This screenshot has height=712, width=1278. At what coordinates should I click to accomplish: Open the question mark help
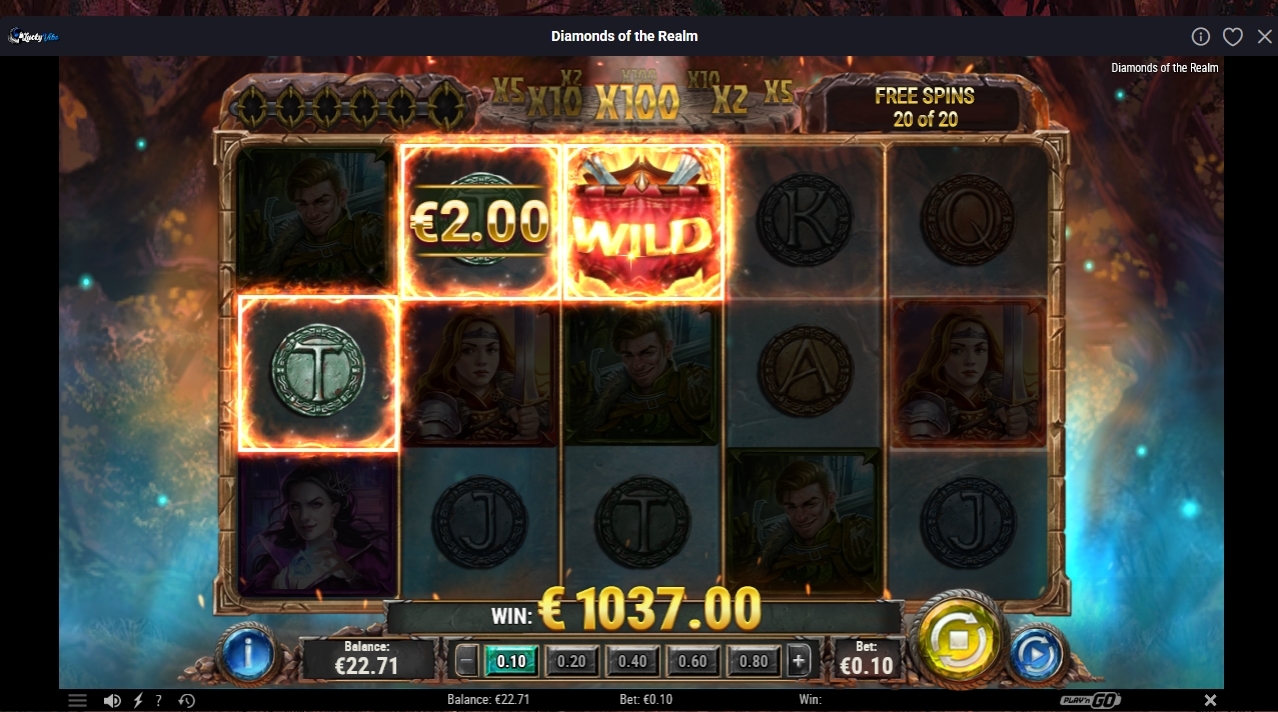point(158,700)
